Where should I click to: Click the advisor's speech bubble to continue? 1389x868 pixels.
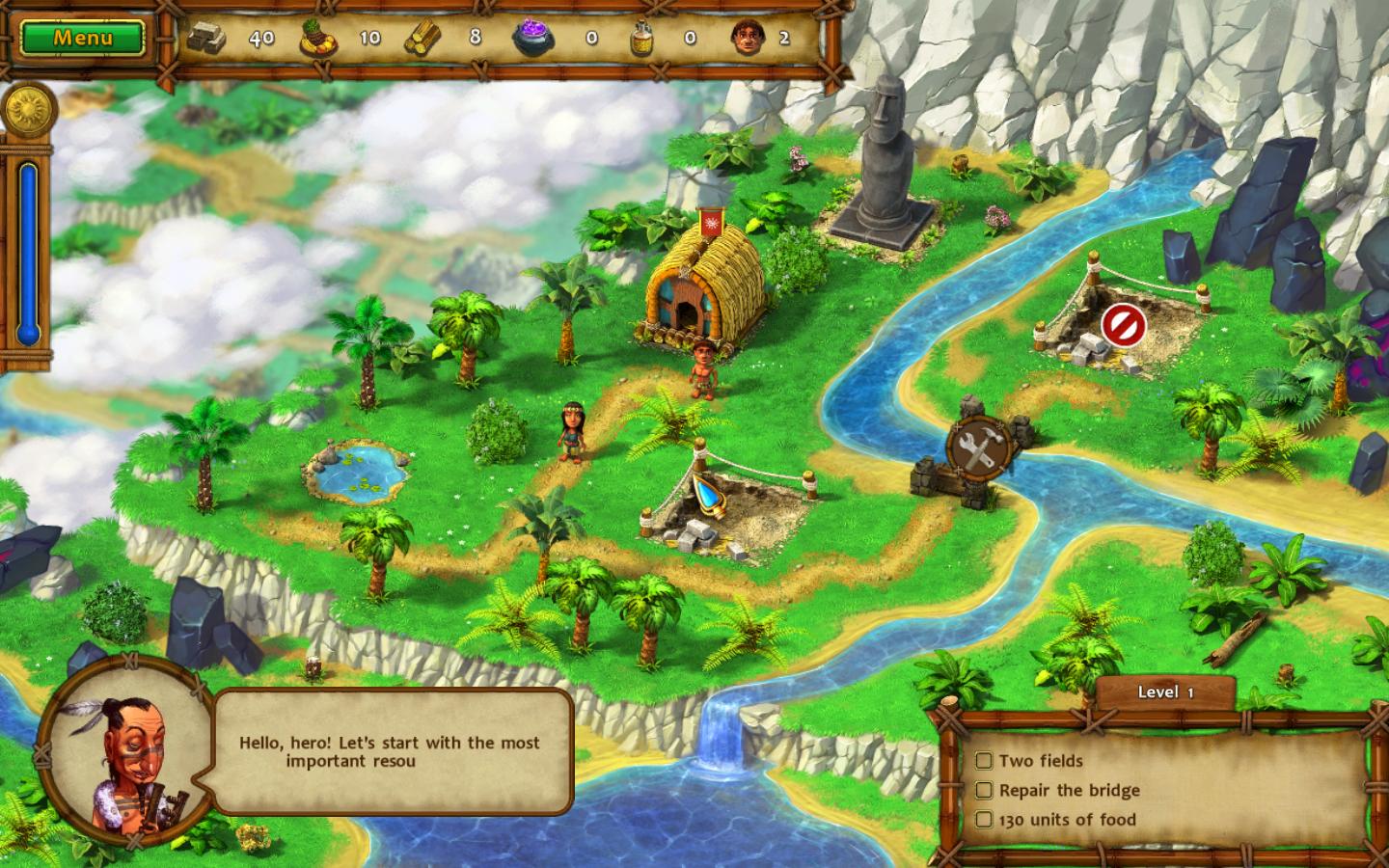click(x=392, y=752)
